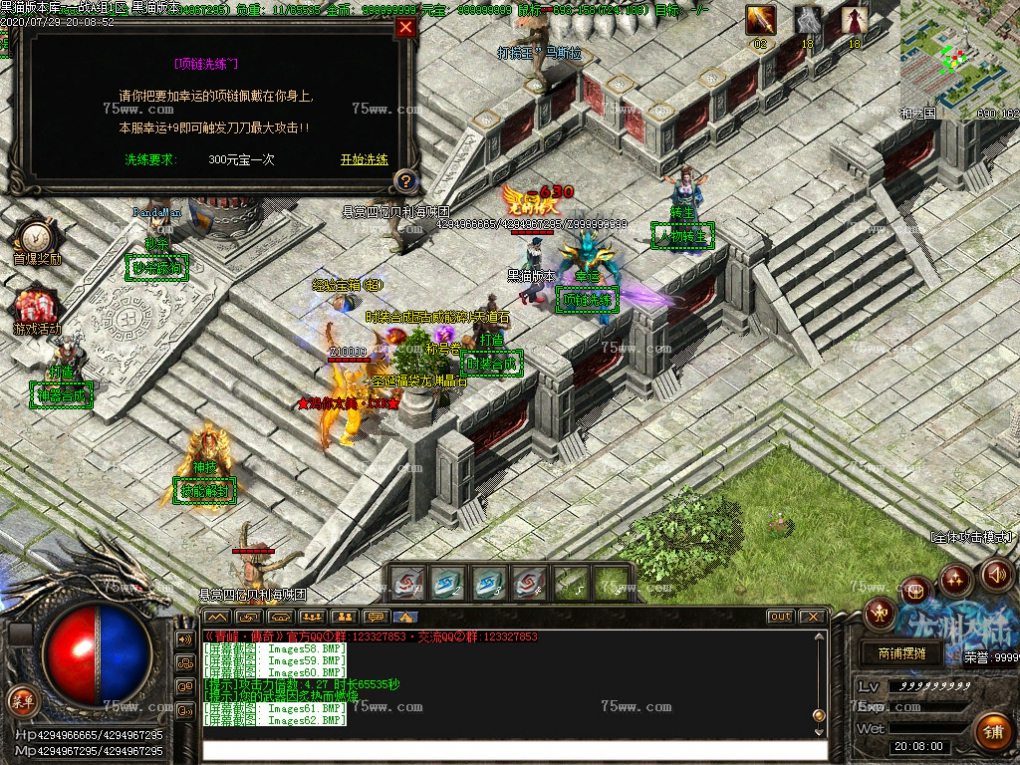Image resolution: width=1020 pixels, height=765 pixels.
Task: Open the 首爆奖励 first-kill rewards icon
Action: pyautogui.click(x=38, y=238)
